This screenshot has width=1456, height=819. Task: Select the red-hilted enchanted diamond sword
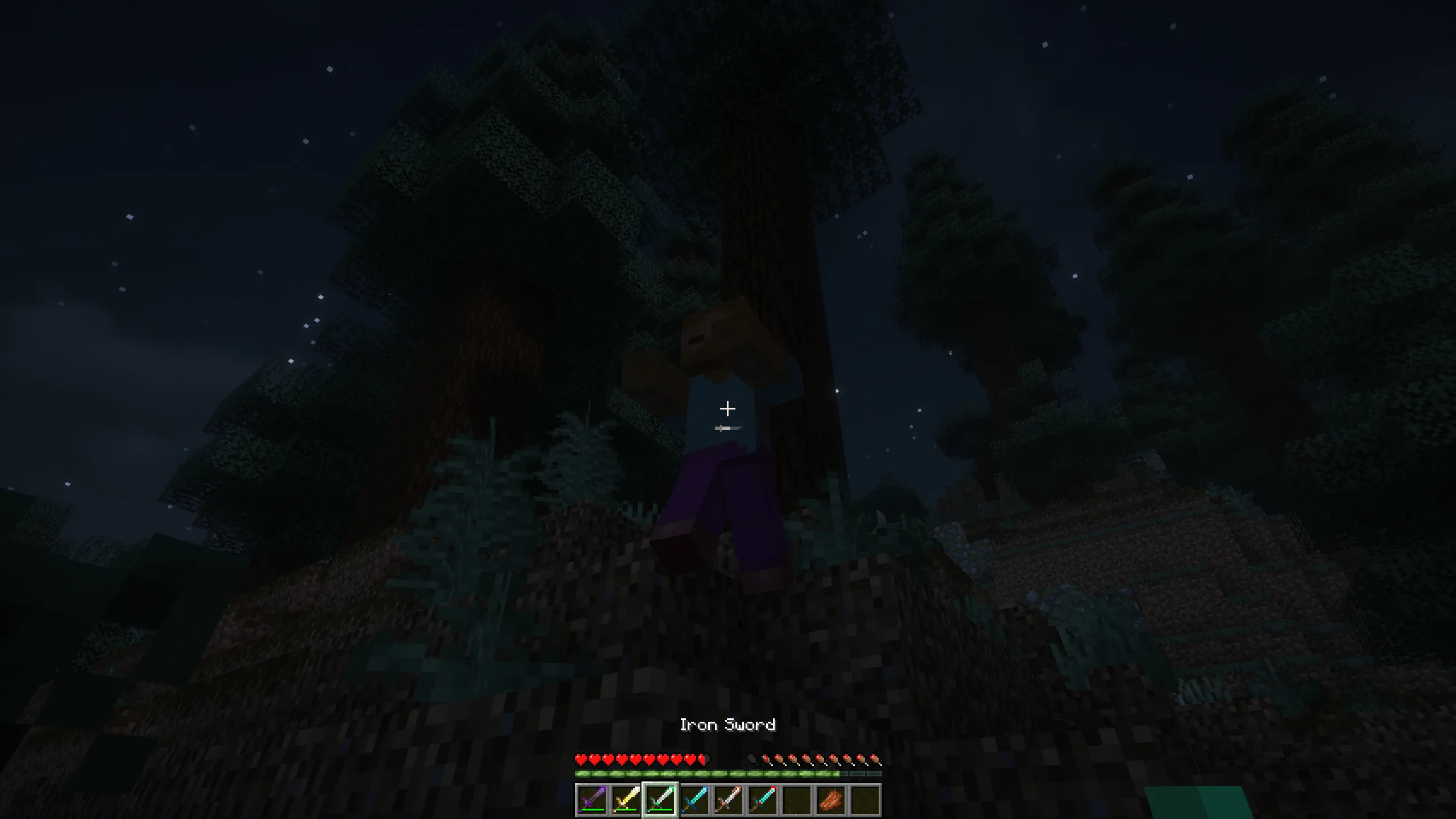pos(763,801)
